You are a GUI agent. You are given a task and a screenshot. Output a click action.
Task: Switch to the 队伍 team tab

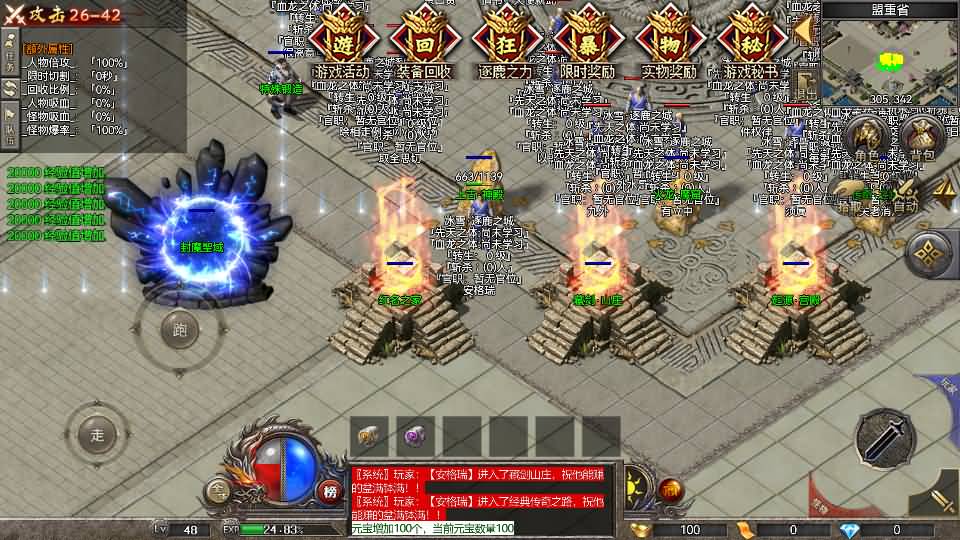click(x=10, y=118)
